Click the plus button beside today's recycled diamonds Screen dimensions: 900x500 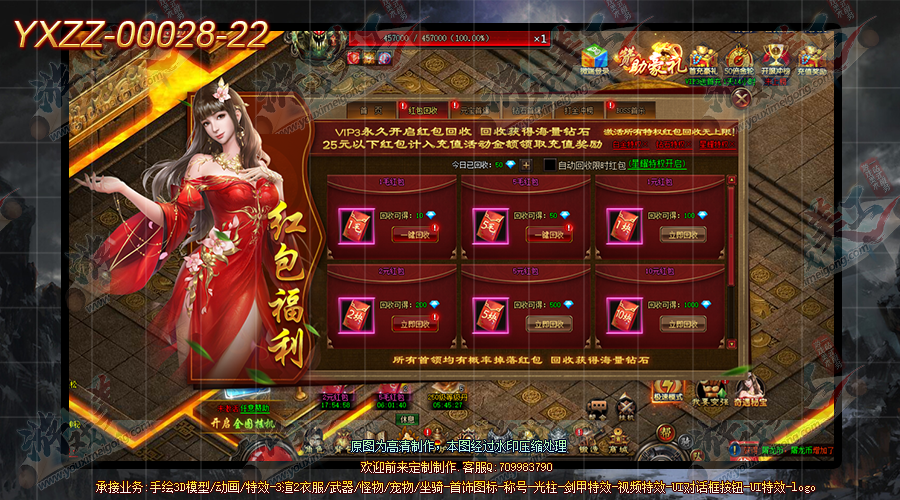[526, 164]
